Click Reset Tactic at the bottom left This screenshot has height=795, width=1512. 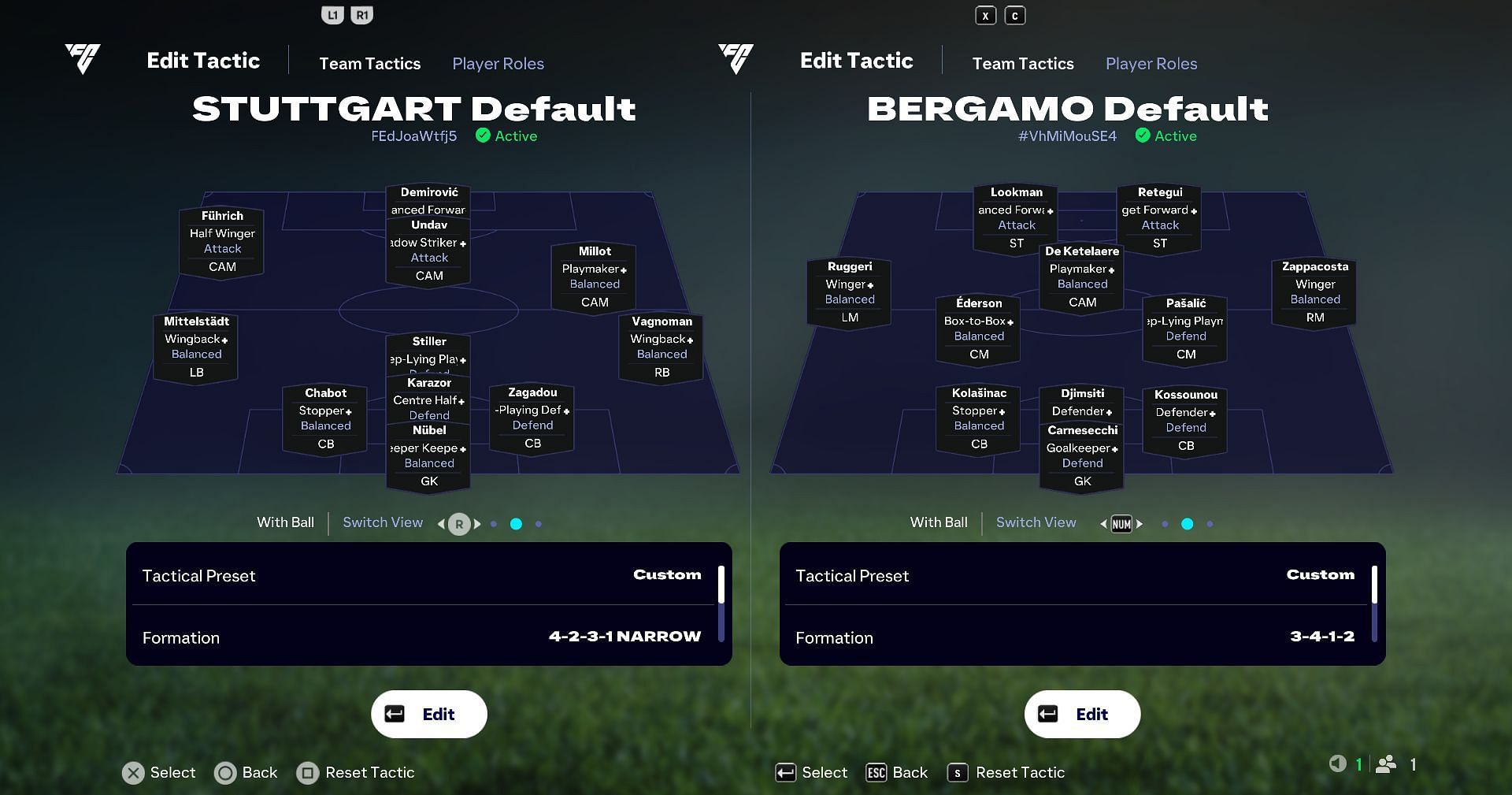click(355, 773)
